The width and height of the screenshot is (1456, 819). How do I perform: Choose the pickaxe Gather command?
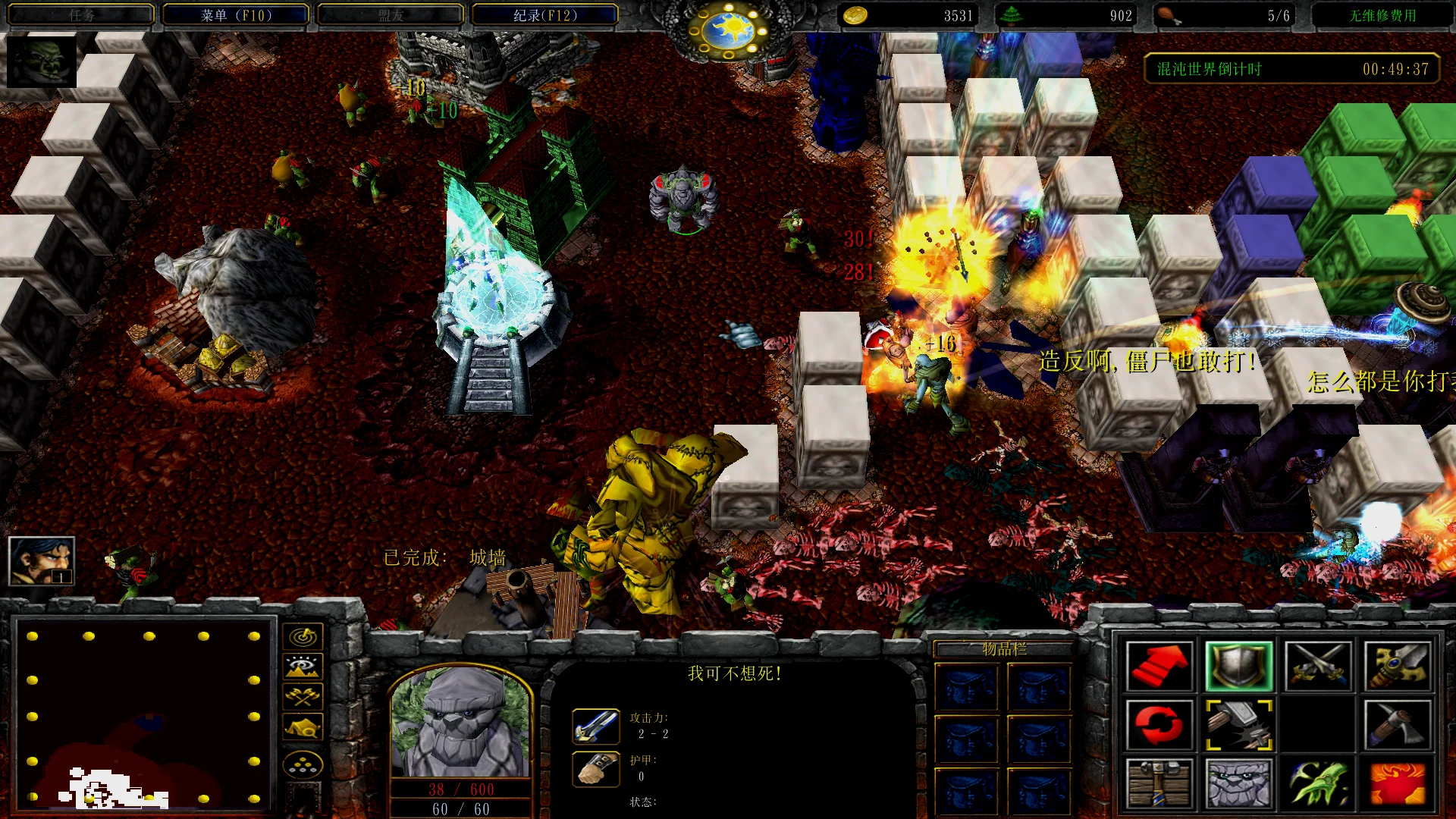point(1398,725)
